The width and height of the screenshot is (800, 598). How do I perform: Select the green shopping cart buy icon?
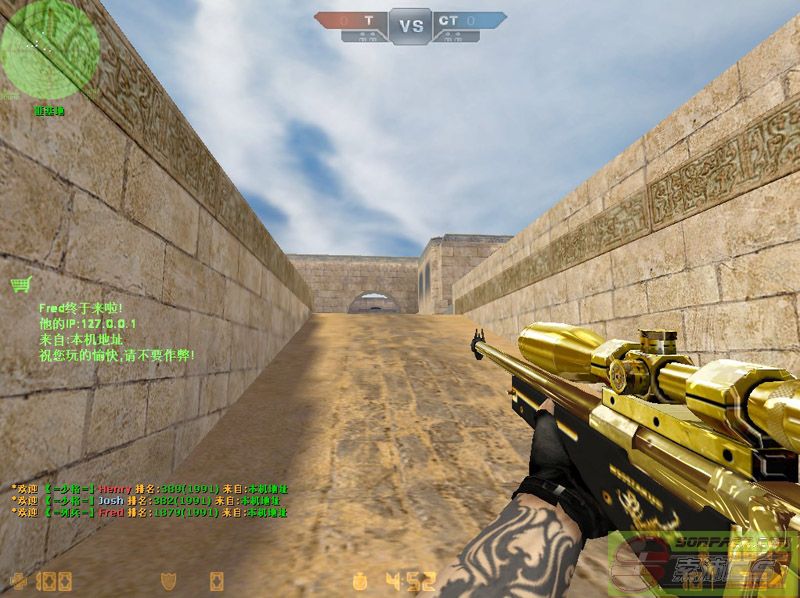(20, 285)
